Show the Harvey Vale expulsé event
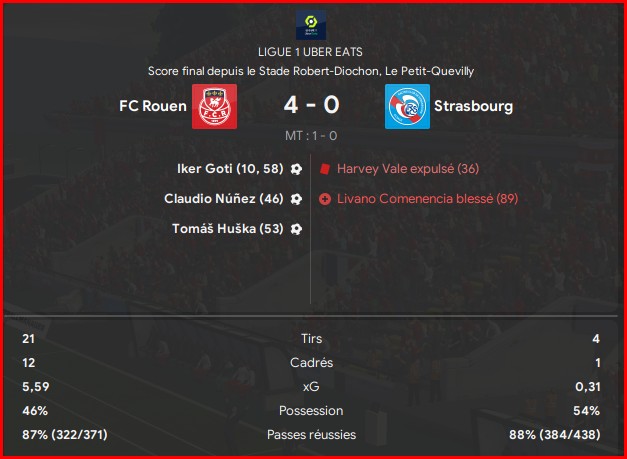 (x=394, y=169)
